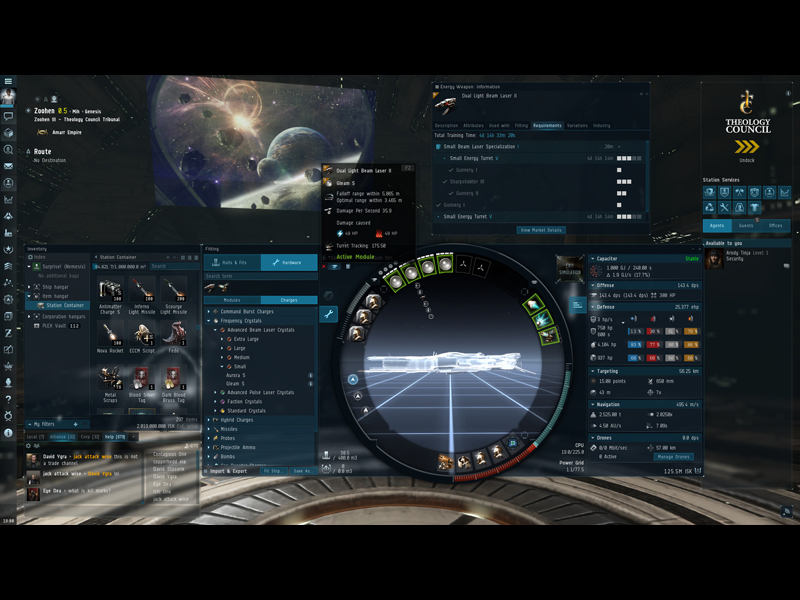The image size is (800, 600).
Task: Switch to the Attributes tab
Action: (x=473, y=126)
